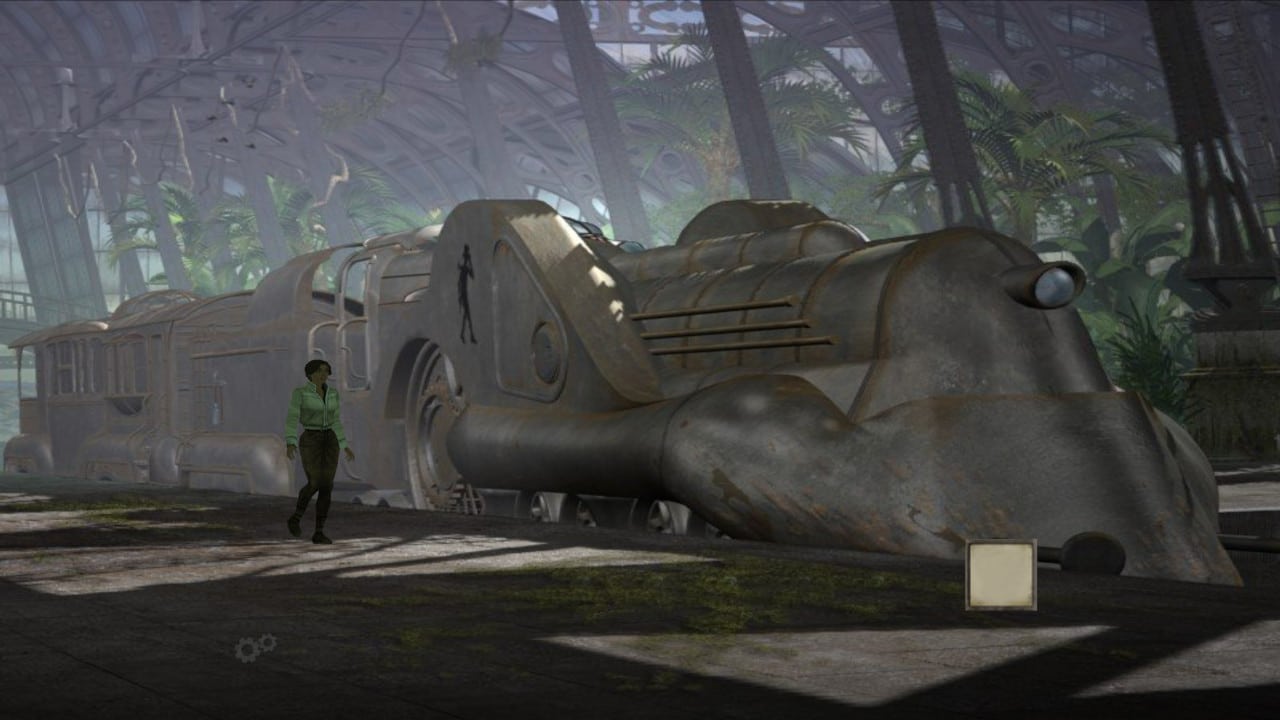Click the blank beige square tile
1280x720 pixels.
click(1000, 575)
